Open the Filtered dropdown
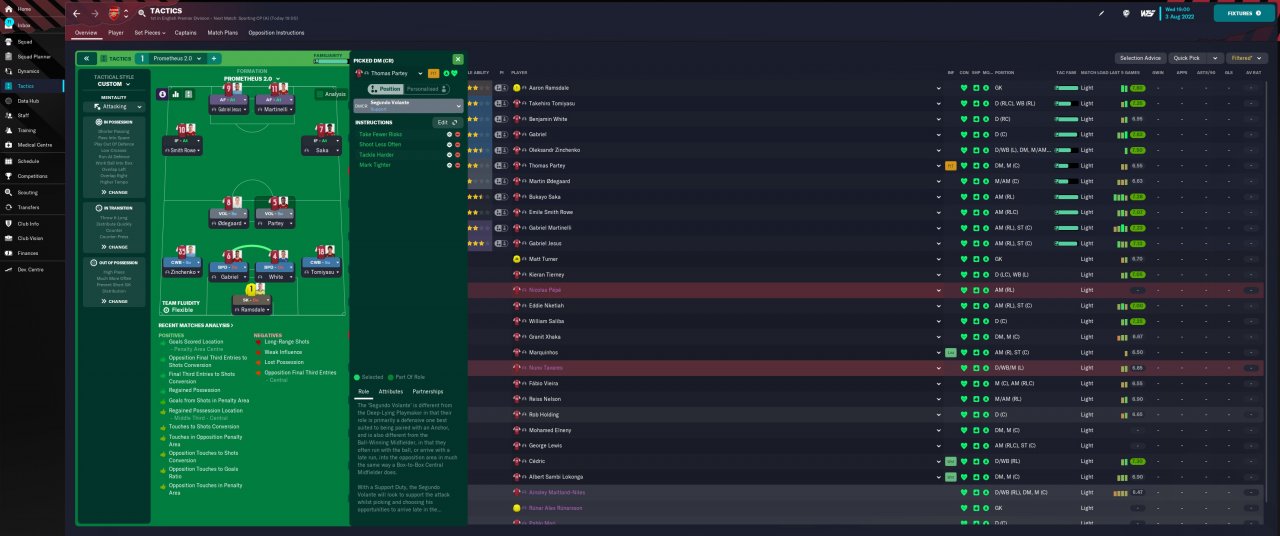This screenshot has height=536, width=1280. click(1248, 58)
